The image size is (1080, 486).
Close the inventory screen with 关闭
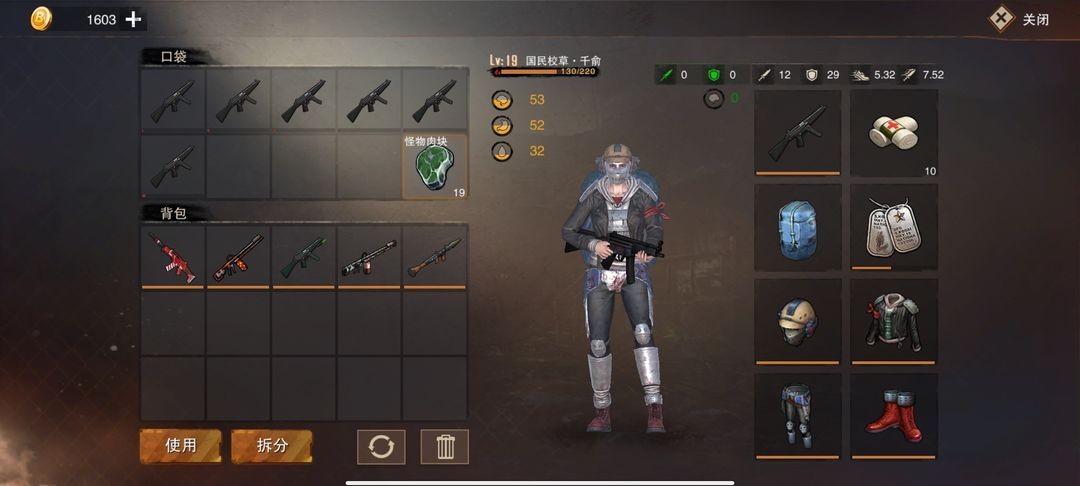1020,19
